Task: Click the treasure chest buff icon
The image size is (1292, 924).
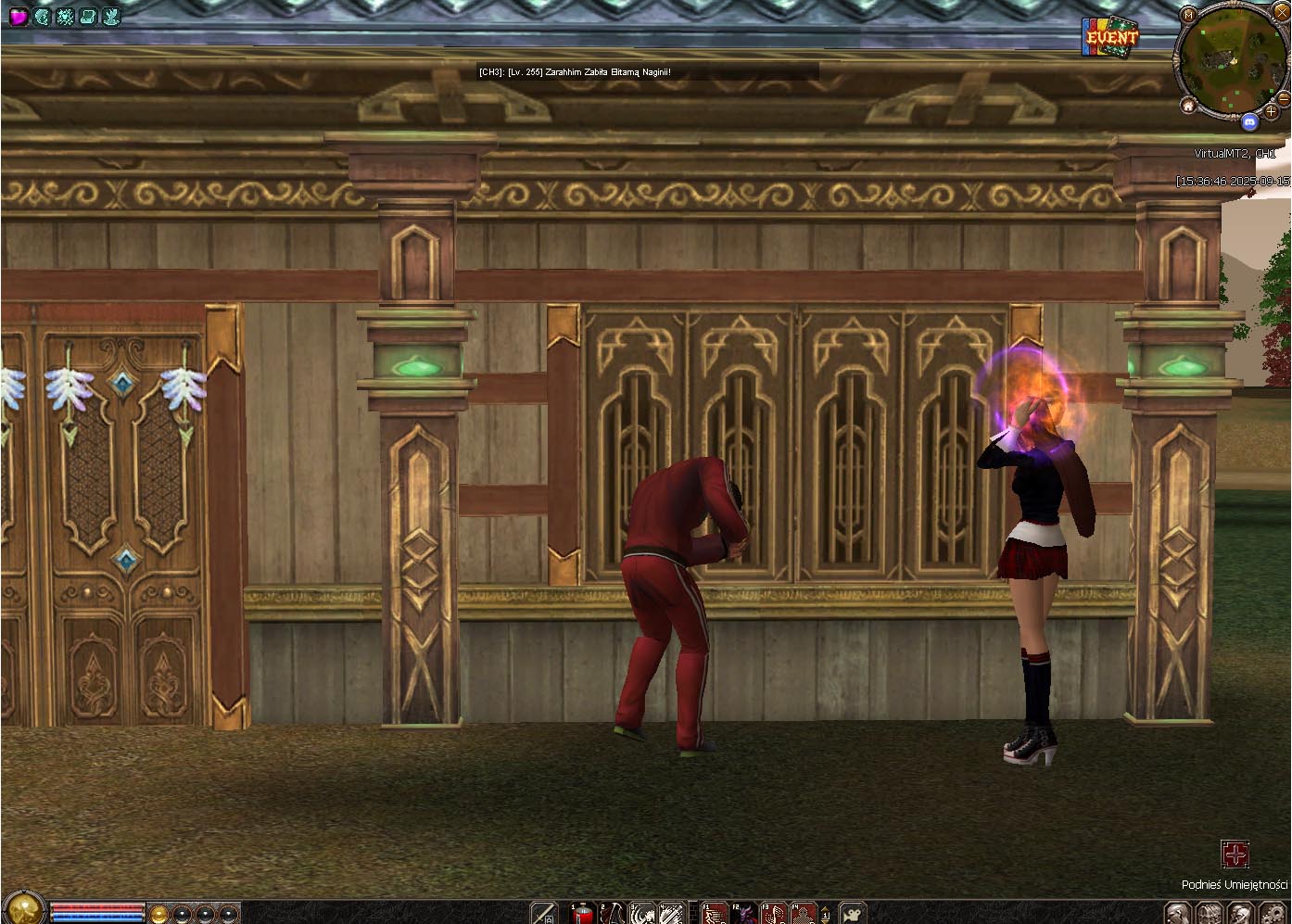Action: [88, 16]
